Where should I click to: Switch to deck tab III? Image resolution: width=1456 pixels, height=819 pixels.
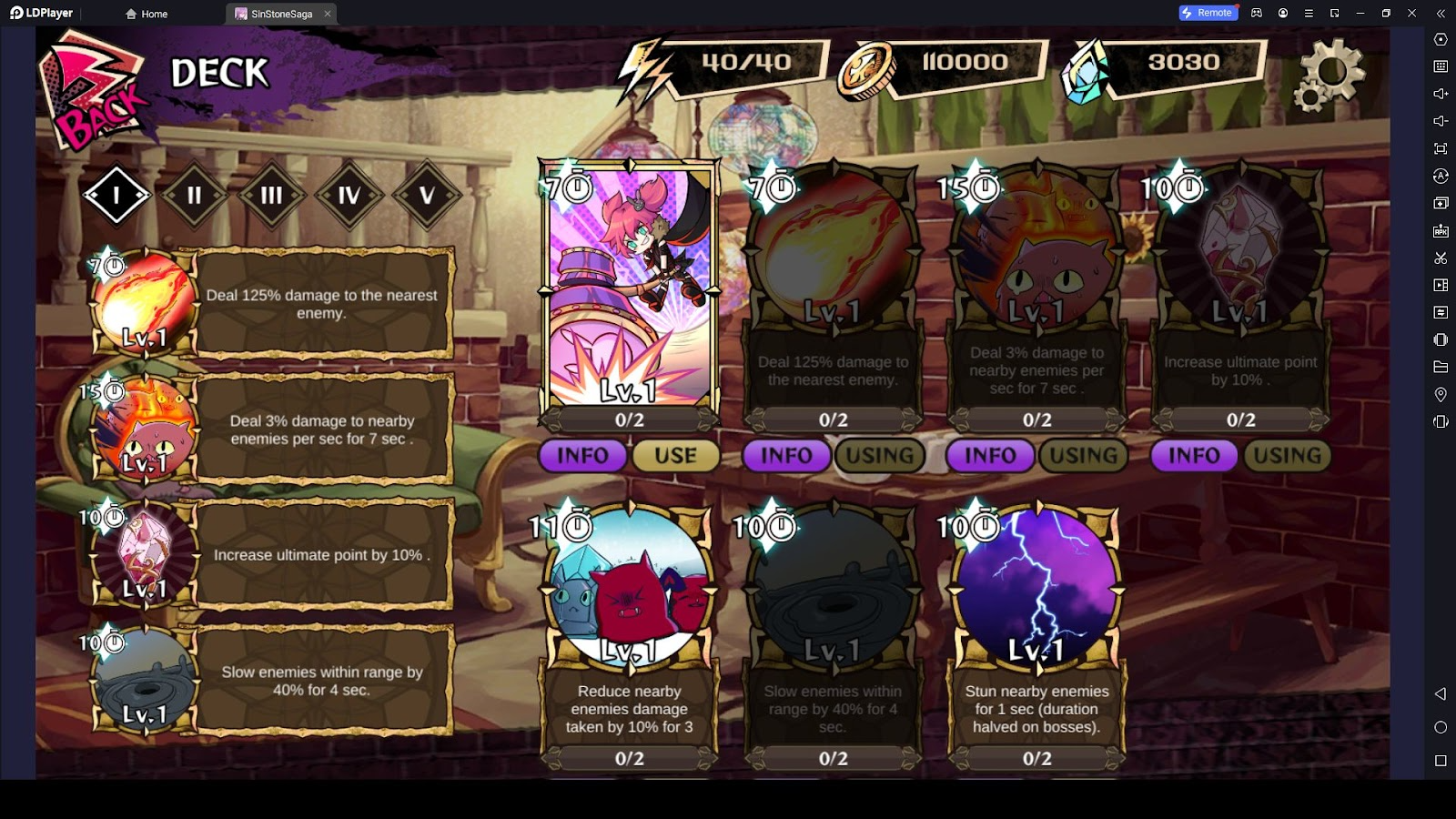271,195
